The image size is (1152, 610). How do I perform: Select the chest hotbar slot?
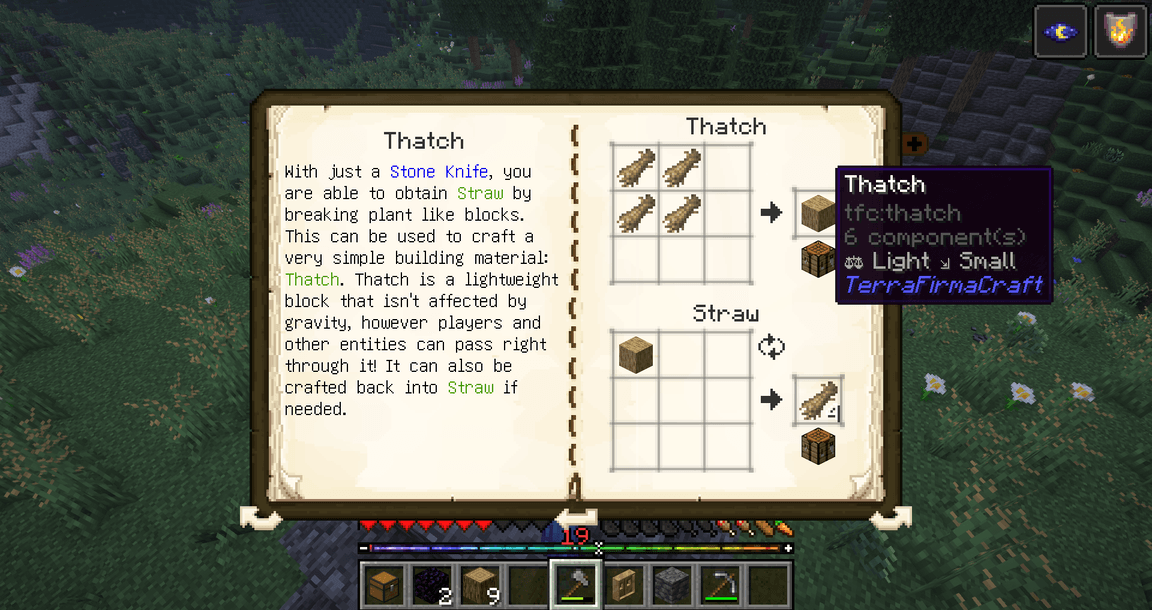click(x=383, y=583)
